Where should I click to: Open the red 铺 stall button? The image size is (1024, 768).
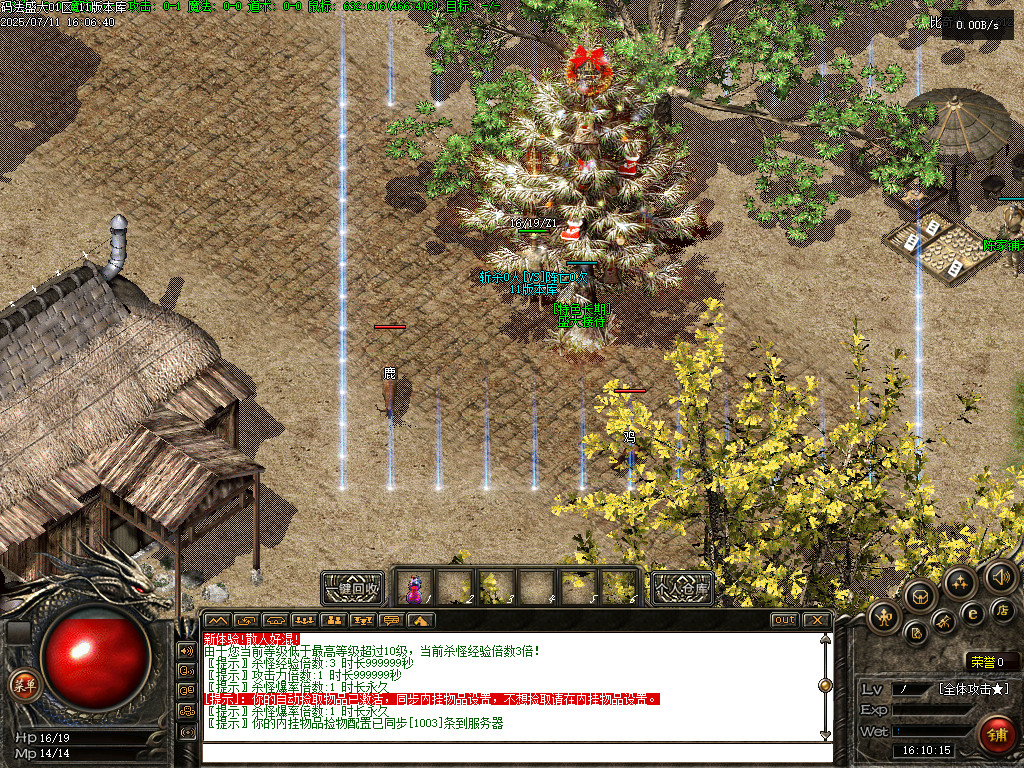click(x=995, y=733)
